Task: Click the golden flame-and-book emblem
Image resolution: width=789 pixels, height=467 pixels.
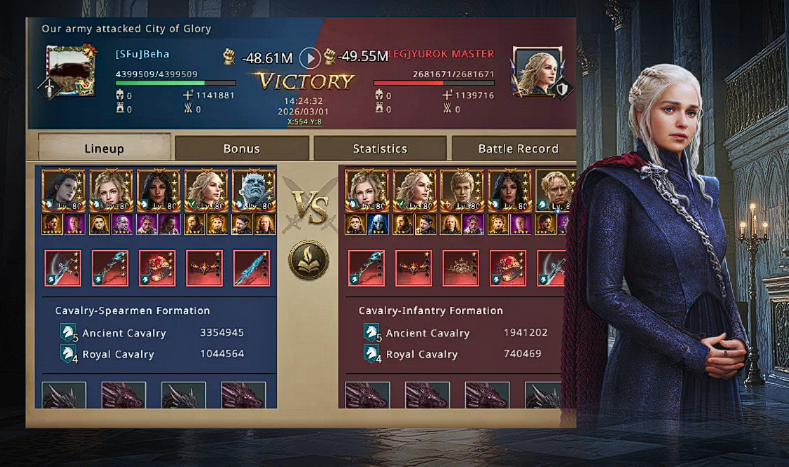Action: (309, 260)
